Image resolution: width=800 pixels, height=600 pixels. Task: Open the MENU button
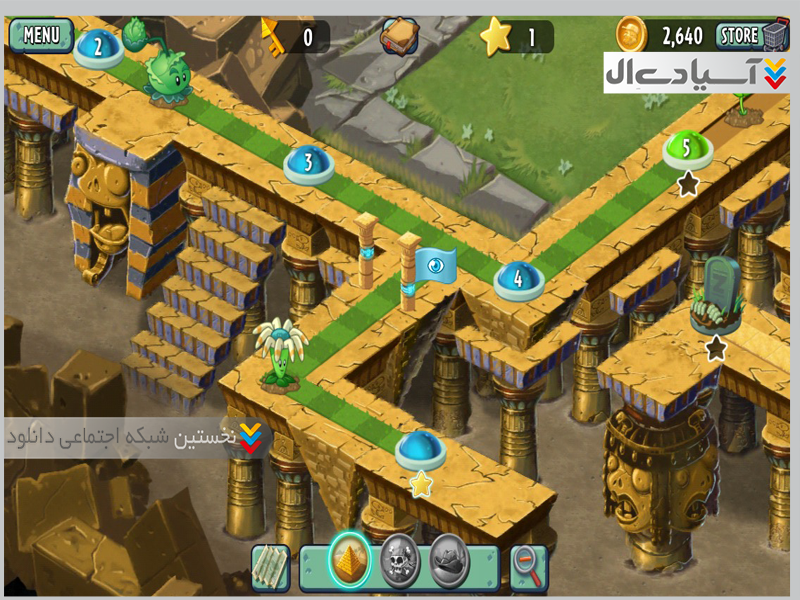[41, 36]
